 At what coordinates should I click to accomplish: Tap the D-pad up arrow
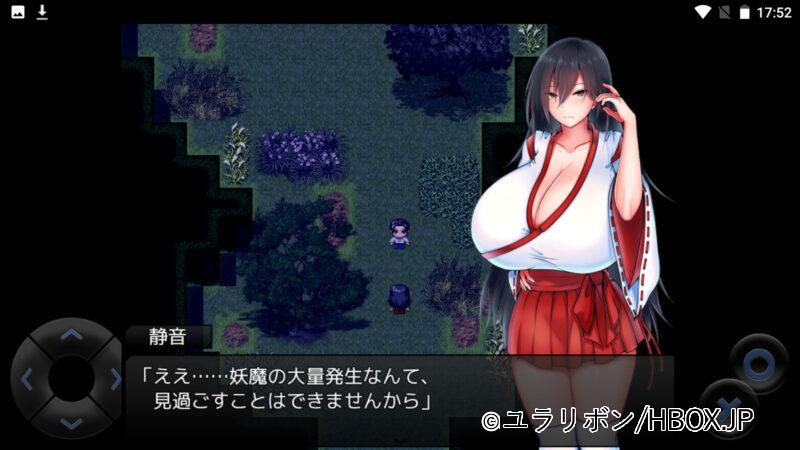pyautogui.click(x=70, y=336)
